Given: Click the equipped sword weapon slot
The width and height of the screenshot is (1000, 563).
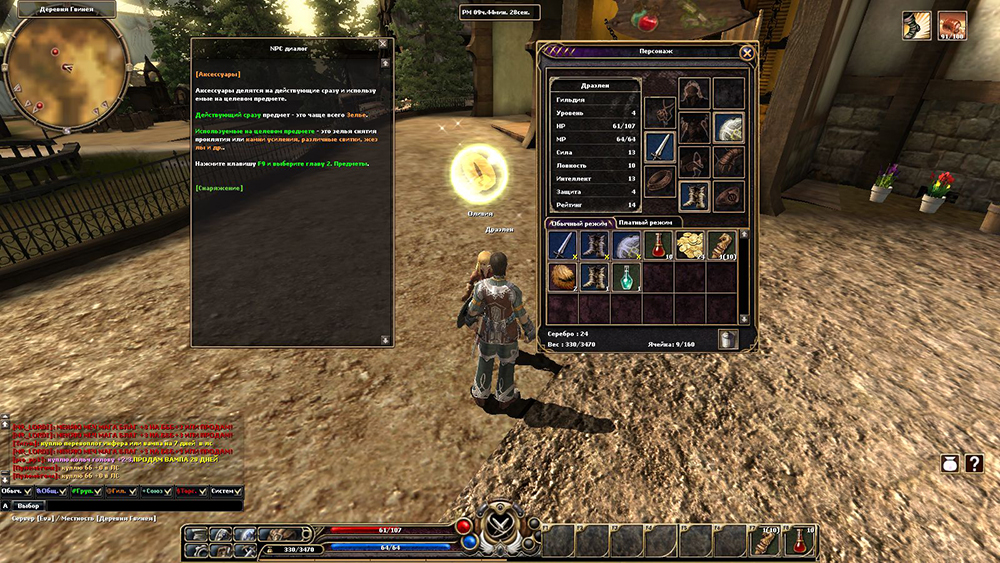Looking at the screenshot, I should coord(660,146).
